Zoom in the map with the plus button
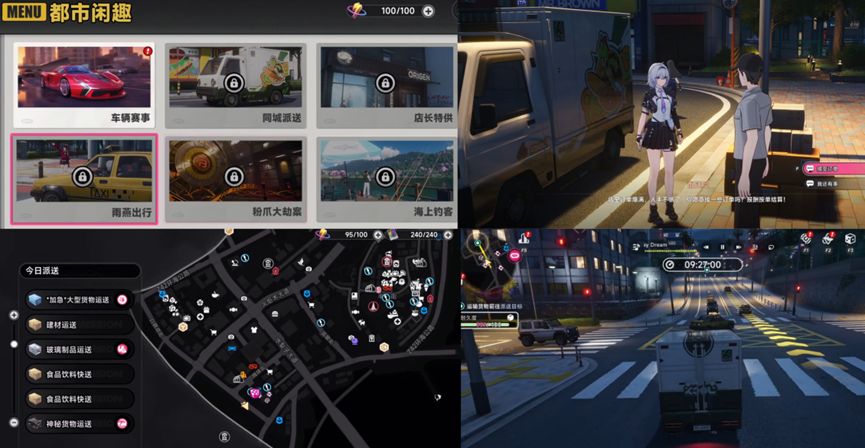The width and height of the screenshot is (865, 448). 14,315
